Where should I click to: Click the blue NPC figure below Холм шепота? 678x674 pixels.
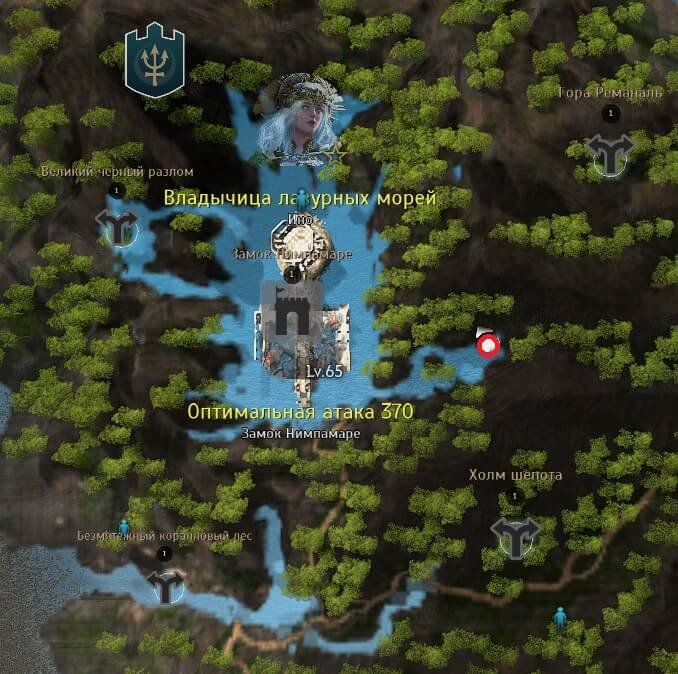[x=561, y=618]
